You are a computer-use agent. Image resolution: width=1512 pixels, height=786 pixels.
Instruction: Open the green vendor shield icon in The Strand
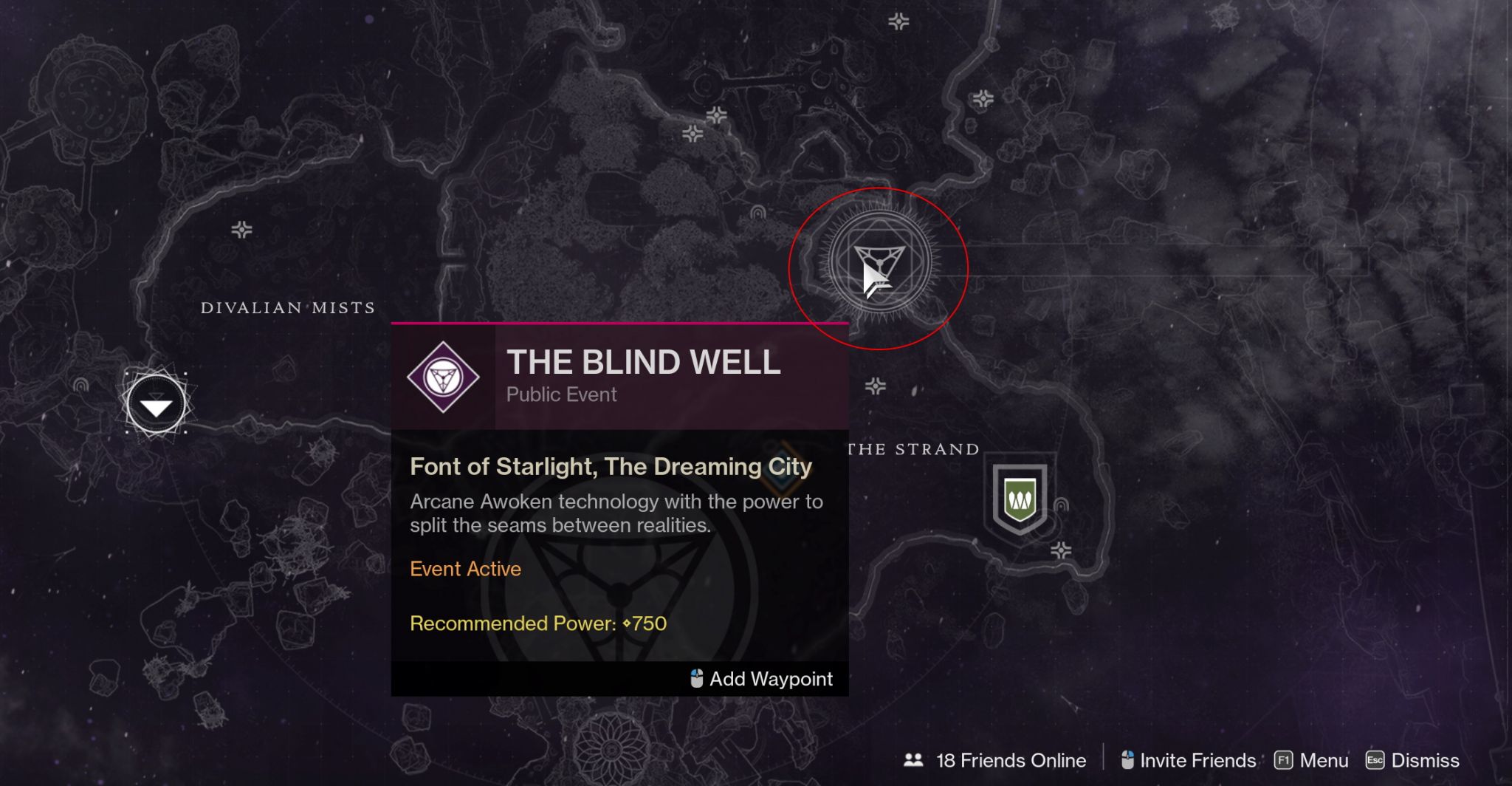(1020, 500)
